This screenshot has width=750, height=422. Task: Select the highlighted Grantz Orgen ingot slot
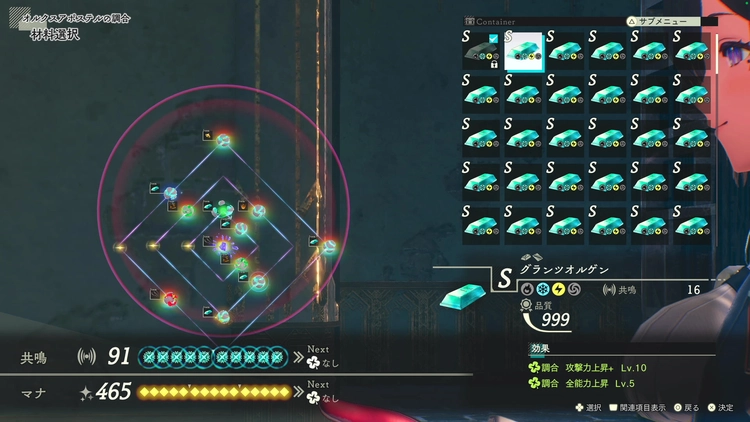click(x=523, y=52)
